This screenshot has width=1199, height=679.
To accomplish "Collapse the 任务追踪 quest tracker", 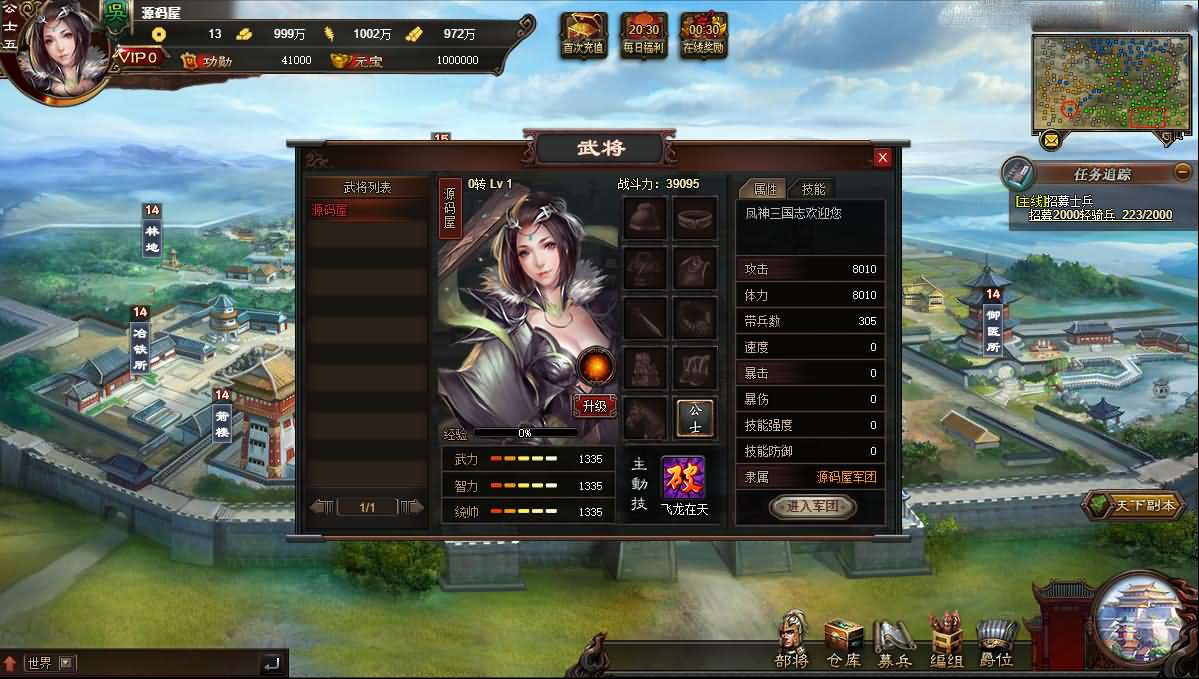I will pos(1183,171).
